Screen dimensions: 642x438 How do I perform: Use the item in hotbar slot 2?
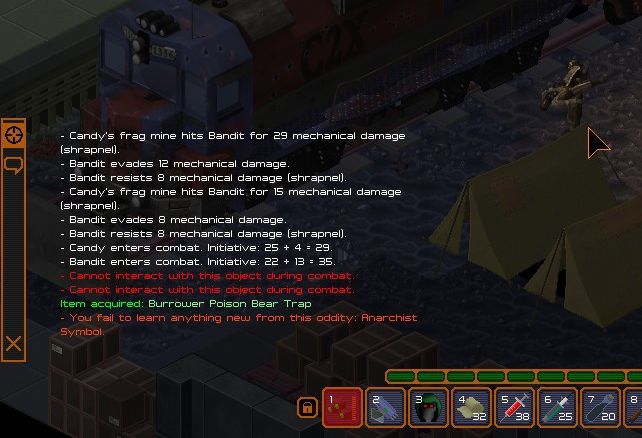click(385, 408)
